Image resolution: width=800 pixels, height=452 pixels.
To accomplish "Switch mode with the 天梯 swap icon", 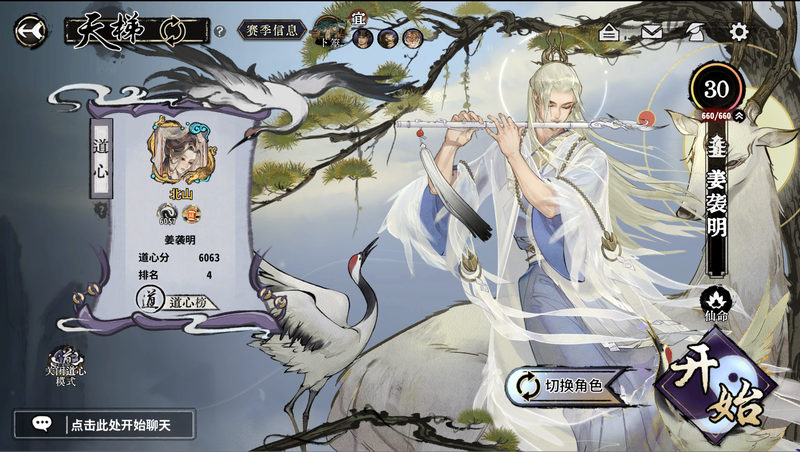I will click(x=173, y=31).
